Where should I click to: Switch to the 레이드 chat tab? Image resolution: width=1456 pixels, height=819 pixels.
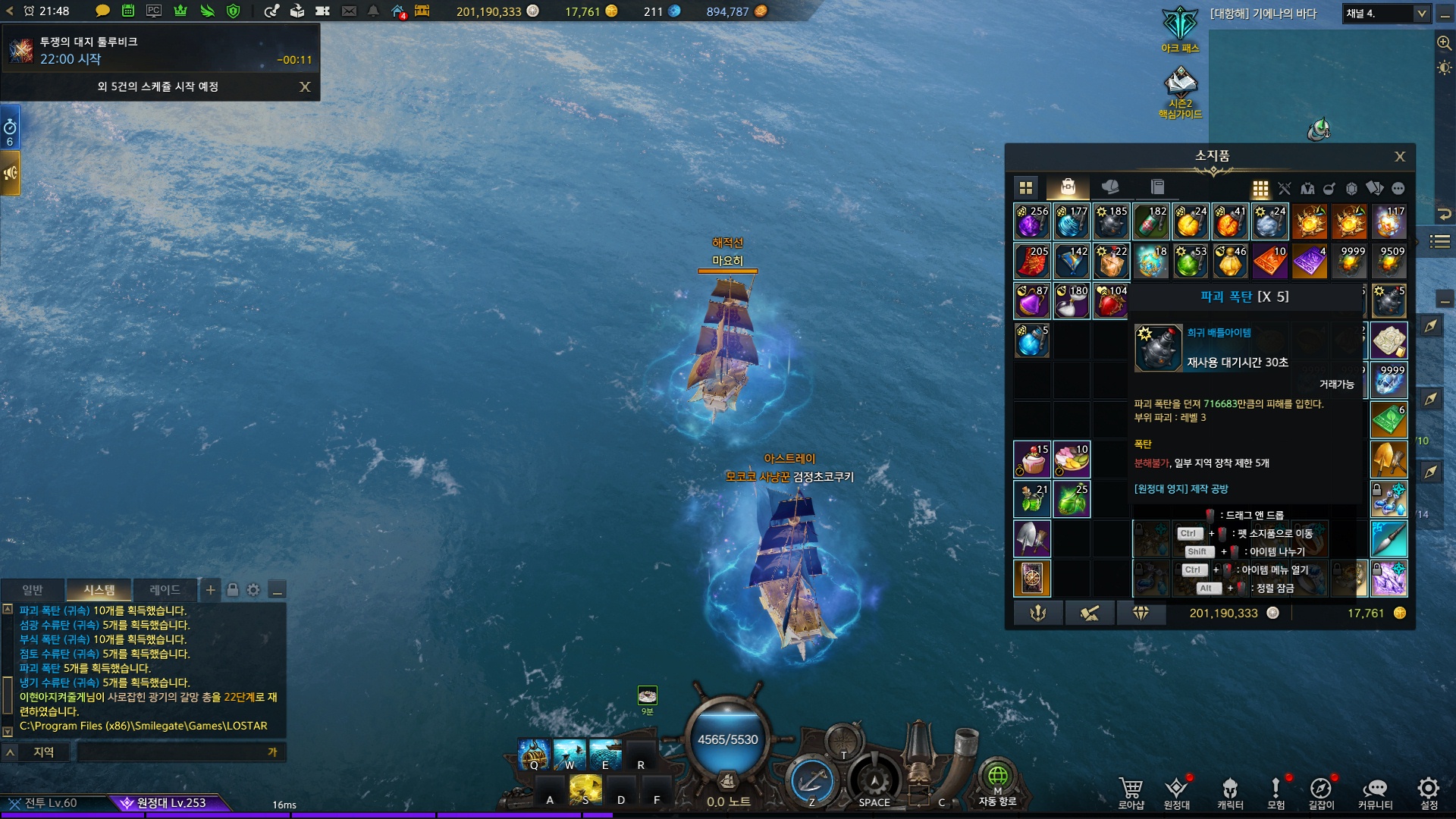165,590
